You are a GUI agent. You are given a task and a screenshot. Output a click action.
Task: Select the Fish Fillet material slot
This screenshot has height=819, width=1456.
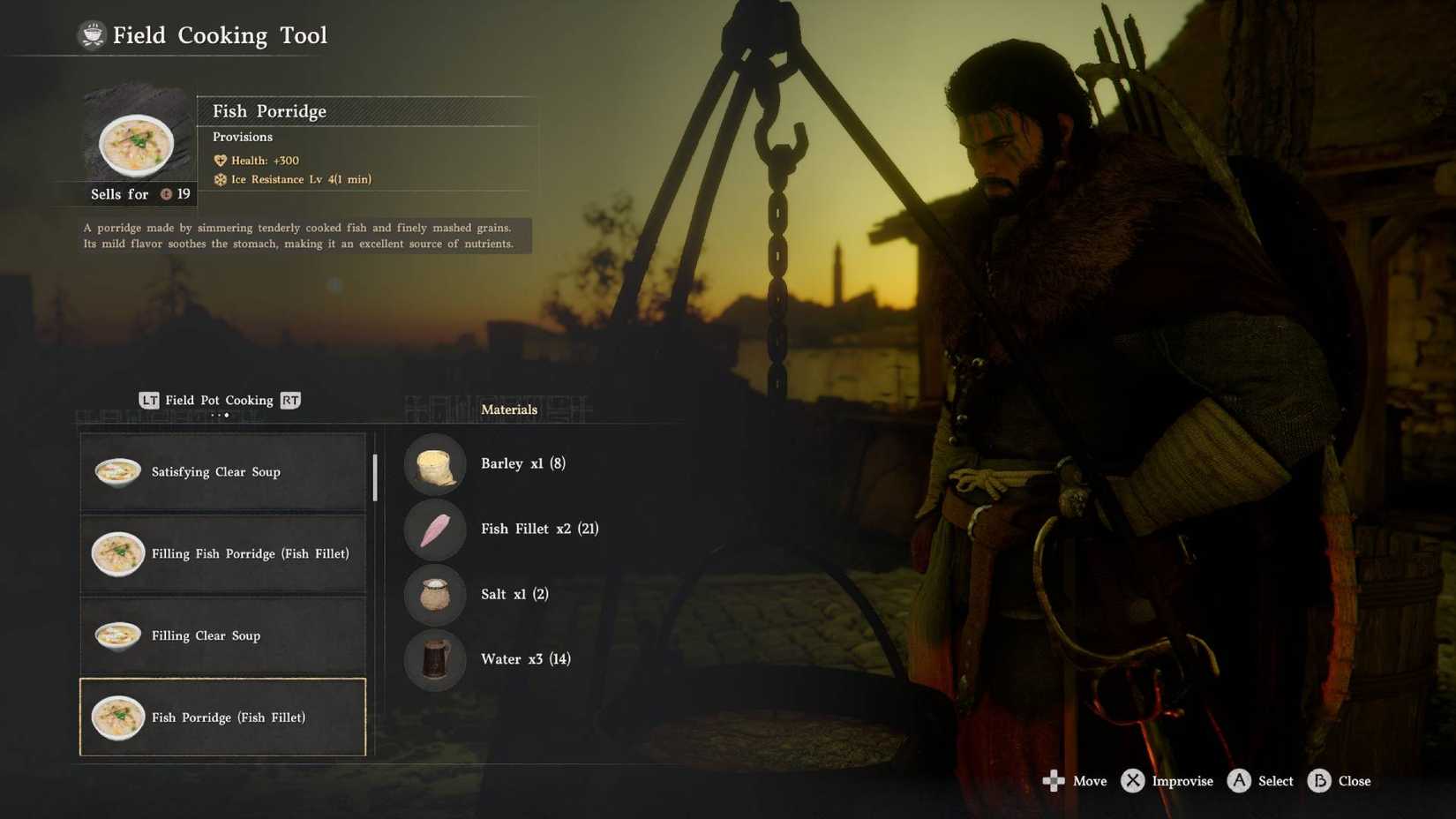tap(435, 530)
